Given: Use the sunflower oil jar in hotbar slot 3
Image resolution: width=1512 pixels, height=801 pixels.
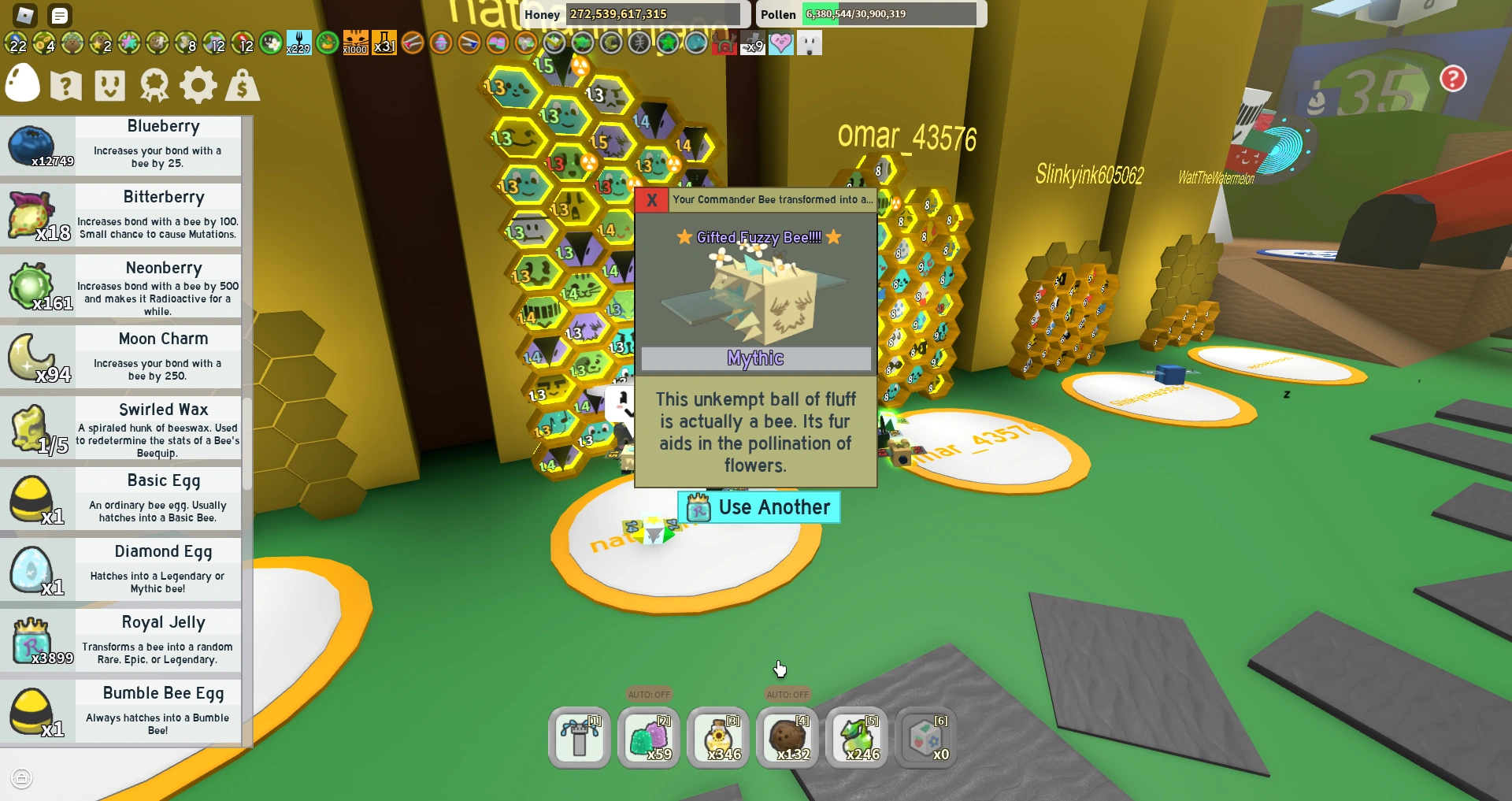Looking at the screenshot, I should (717, 738).
